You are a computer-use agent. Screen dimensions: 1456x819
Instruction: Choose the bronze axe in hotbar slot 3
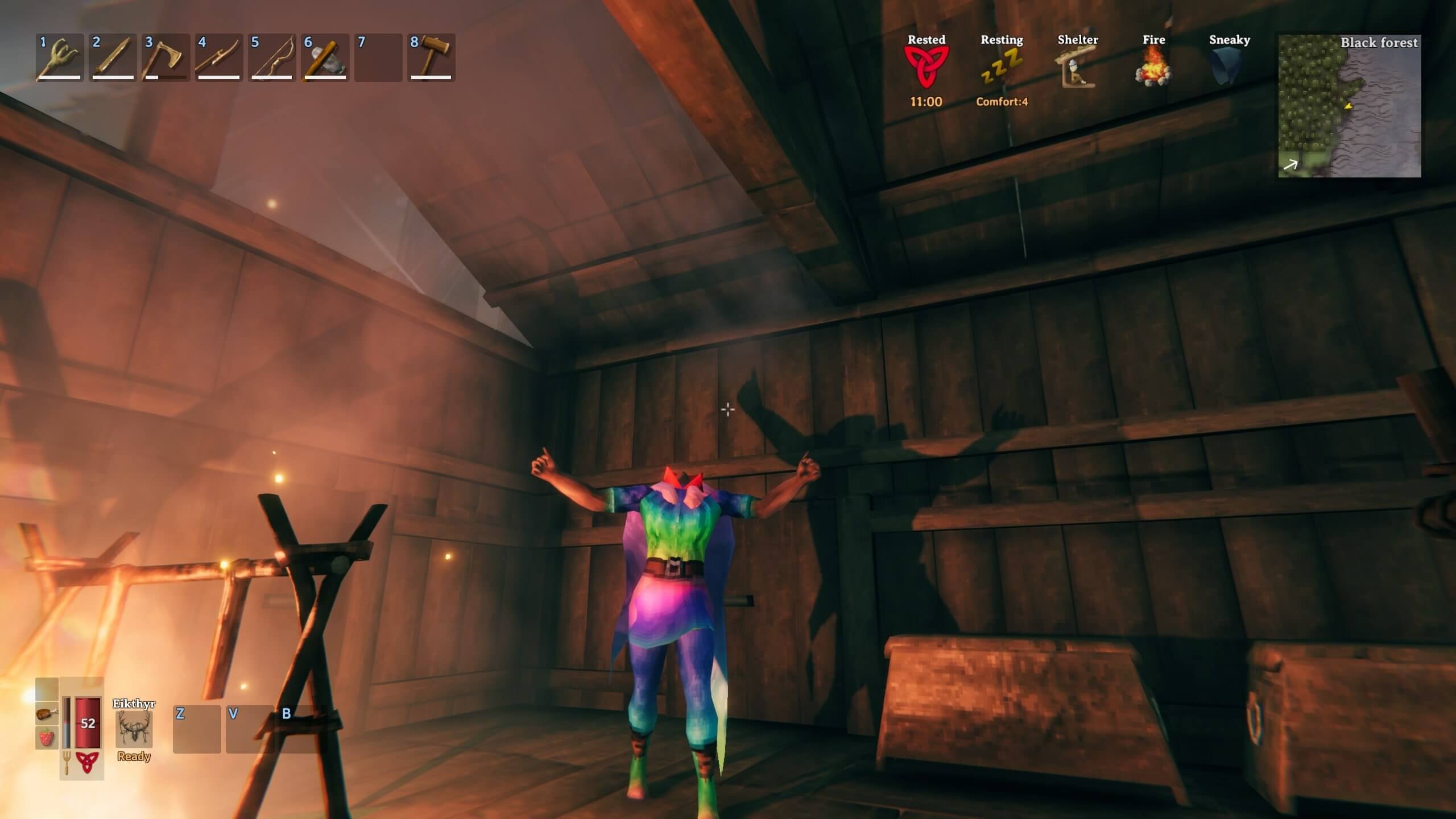[x=166, y=58]
